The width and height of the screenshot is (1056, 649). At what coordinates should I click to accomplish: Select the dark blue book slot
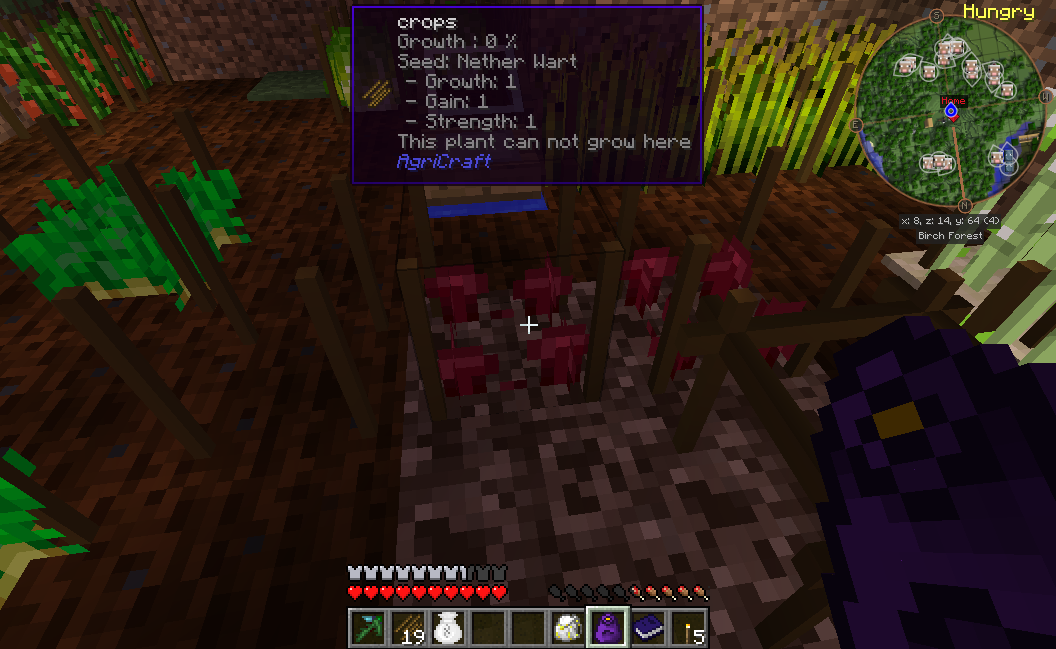[648, 628]
